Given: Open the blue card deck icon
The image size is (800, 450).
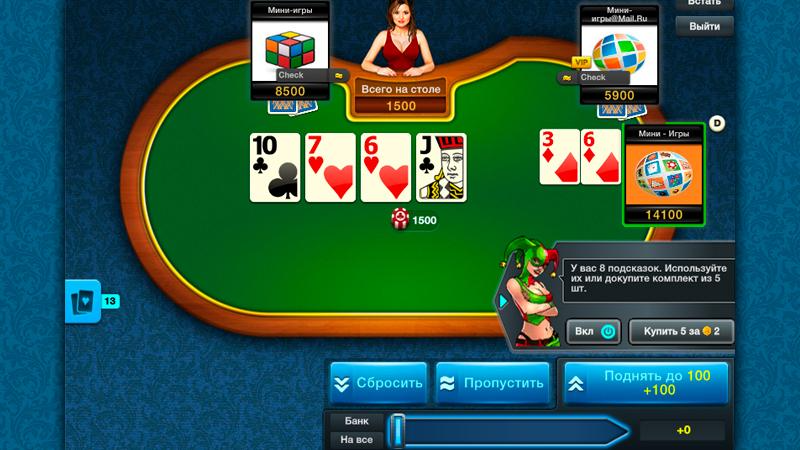Looking at the screenshot, I should coord(81,301).
